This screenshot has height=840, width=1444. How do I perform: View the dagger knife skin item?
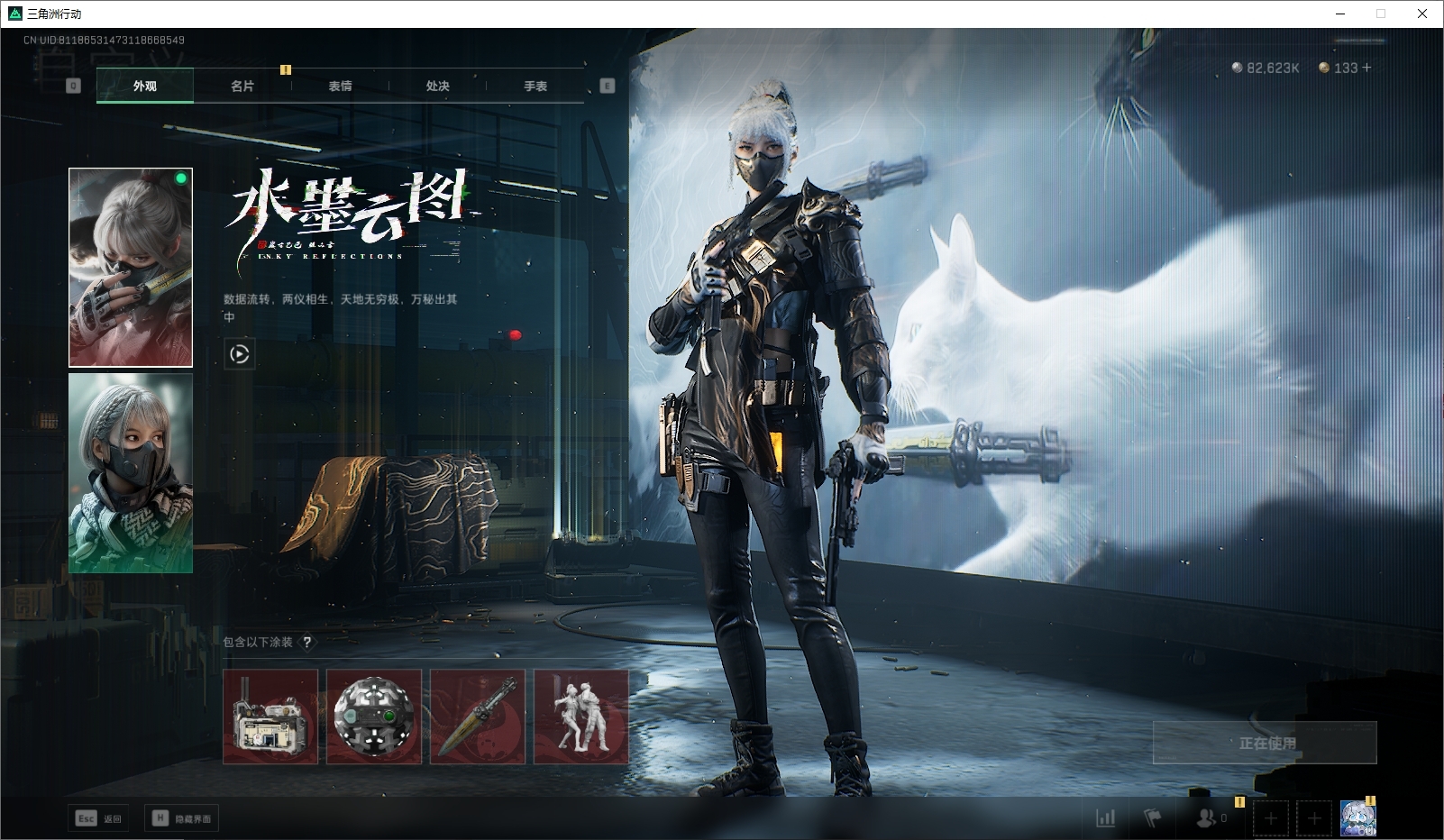point(478,717)
